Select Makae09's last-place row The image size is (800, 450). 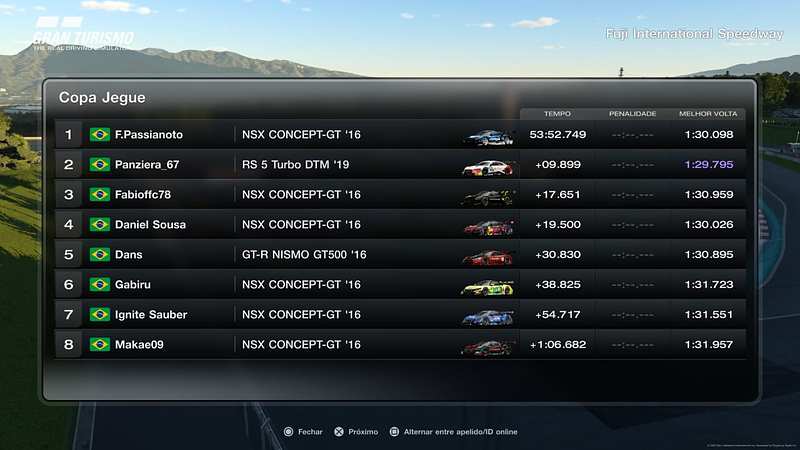[400, 344]
